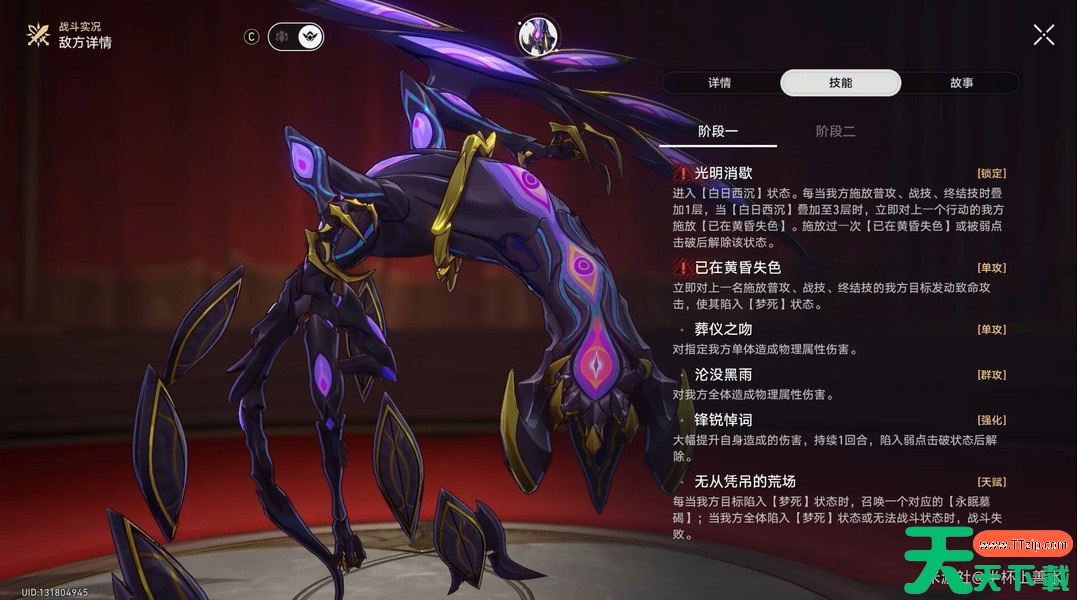This screenshot has height=600, width=1077.
Task: Open the 故事 tab
Action: [x=961, y=83]
